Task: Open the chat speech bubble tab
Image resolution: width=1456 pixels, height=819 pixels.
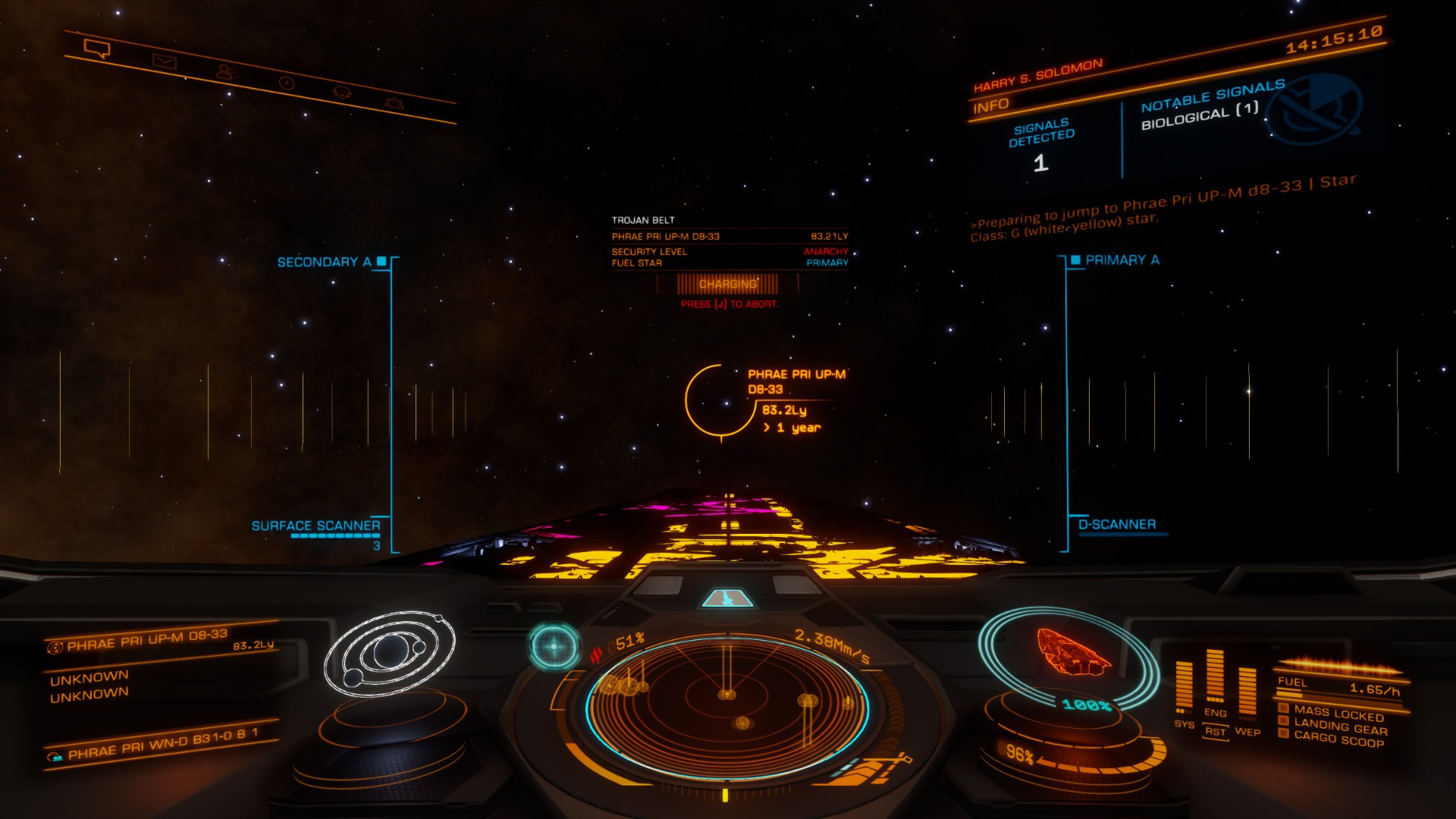Action: [x=97, y=50]
